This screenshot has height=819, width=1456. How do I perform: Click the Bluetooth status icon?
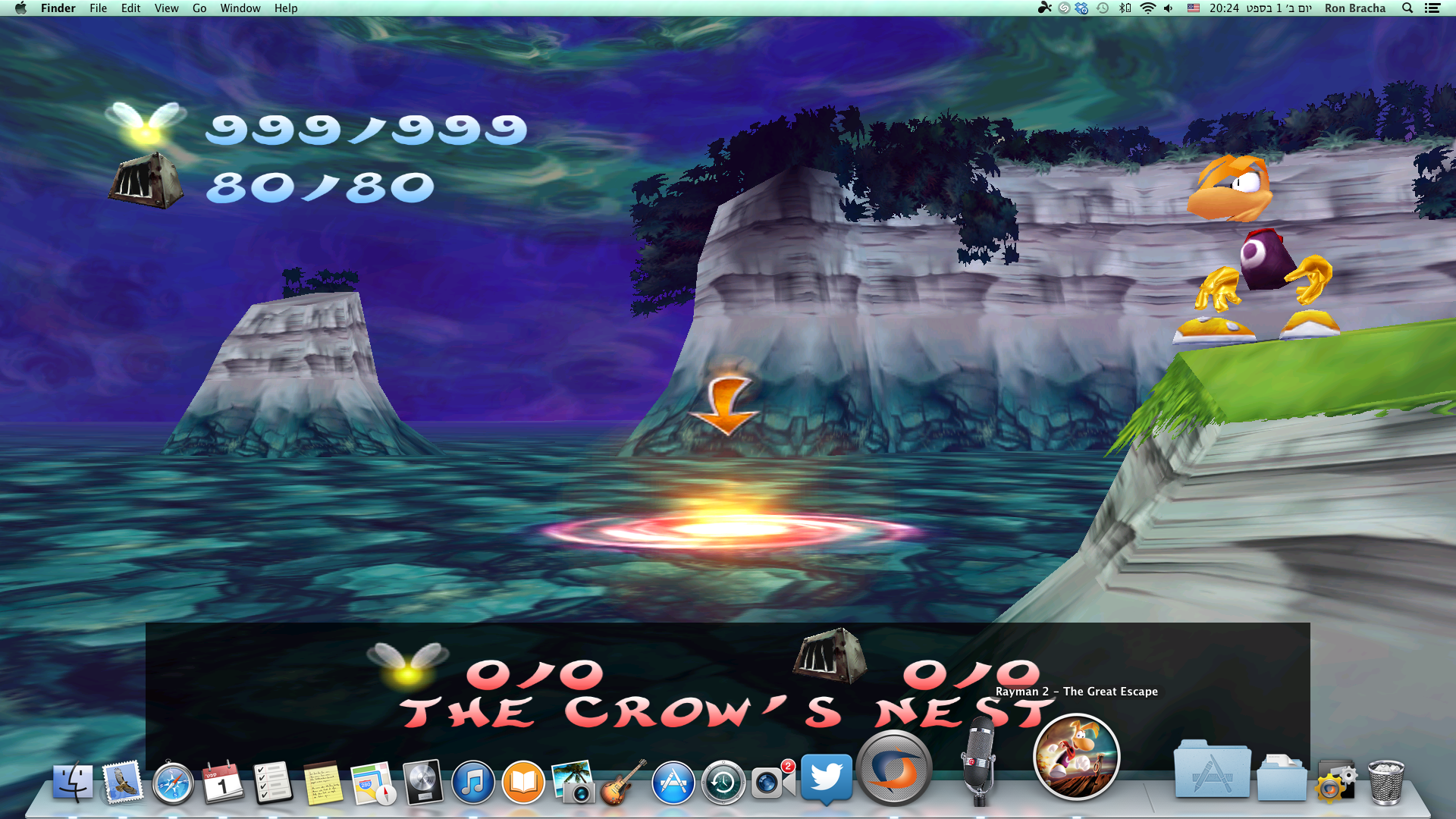[x=1124, y=8]
